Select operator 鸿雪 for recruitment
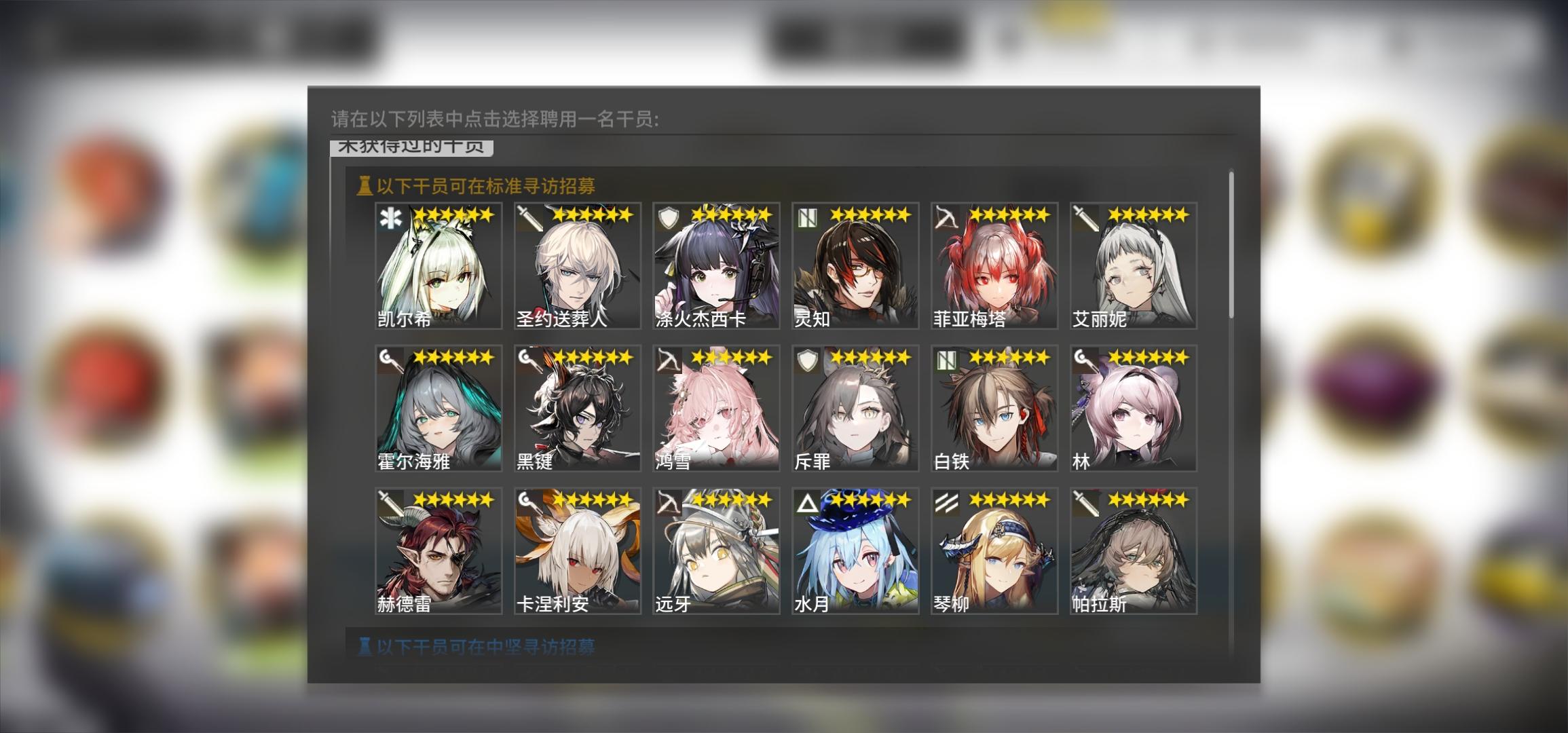Screen dimensions: 1568x733 click(715, 407)
